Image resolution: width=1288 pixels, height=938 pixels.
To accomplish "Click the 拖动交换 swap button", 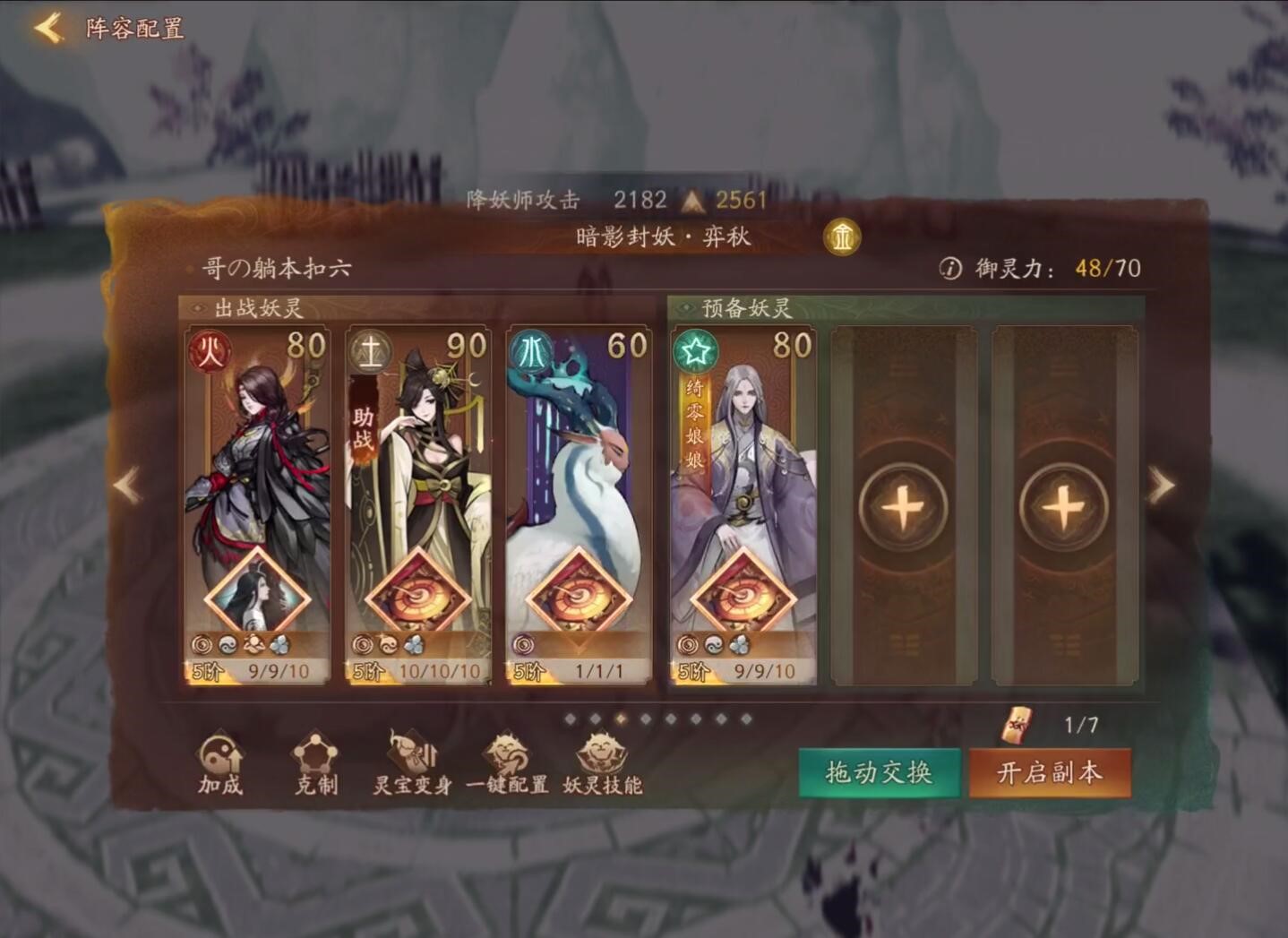I will (x=878, y=770).
